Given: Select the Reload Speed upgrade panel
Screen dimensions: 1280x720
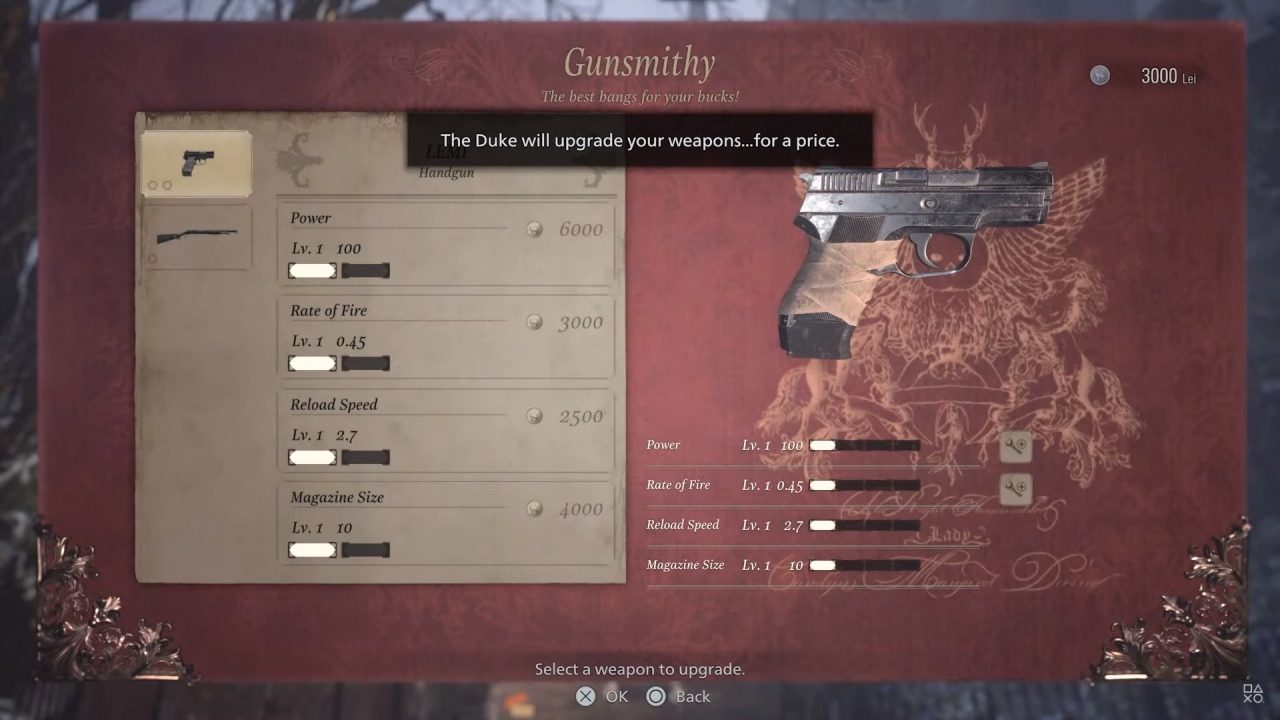Looking at the screenshot, I should pos(445,431).
